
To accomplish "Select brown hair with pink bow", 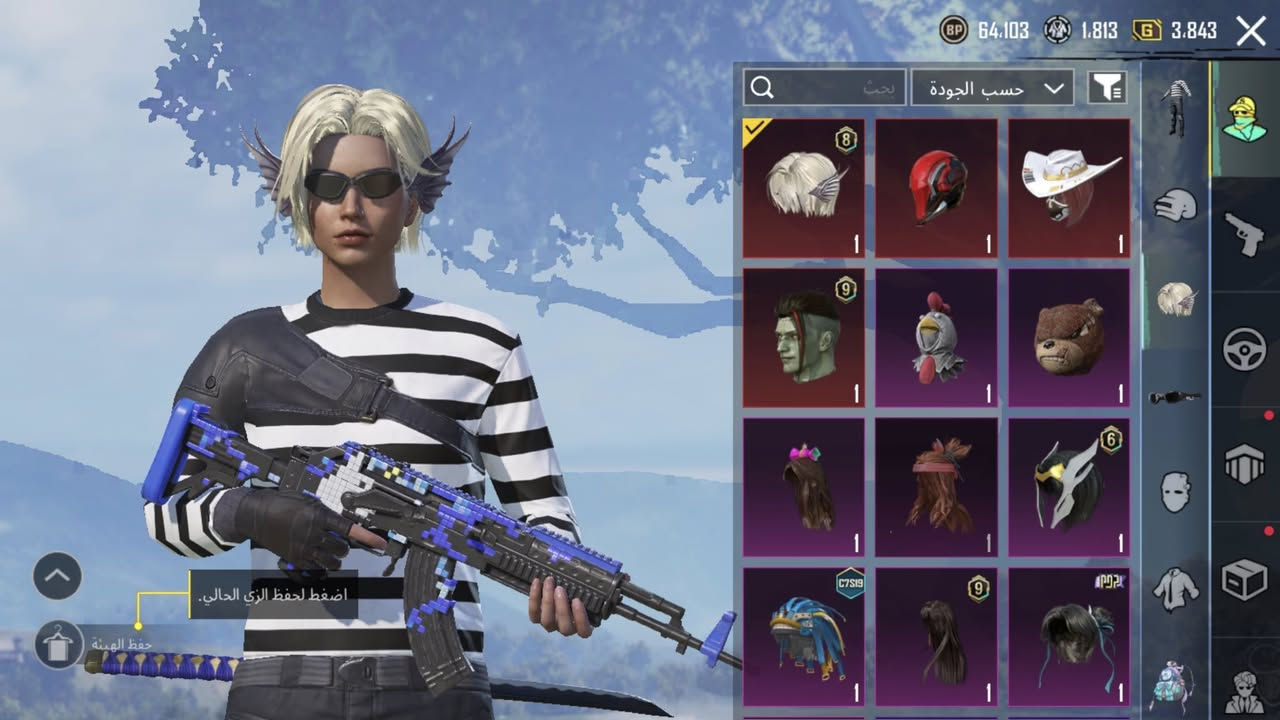I will [804, 487].
